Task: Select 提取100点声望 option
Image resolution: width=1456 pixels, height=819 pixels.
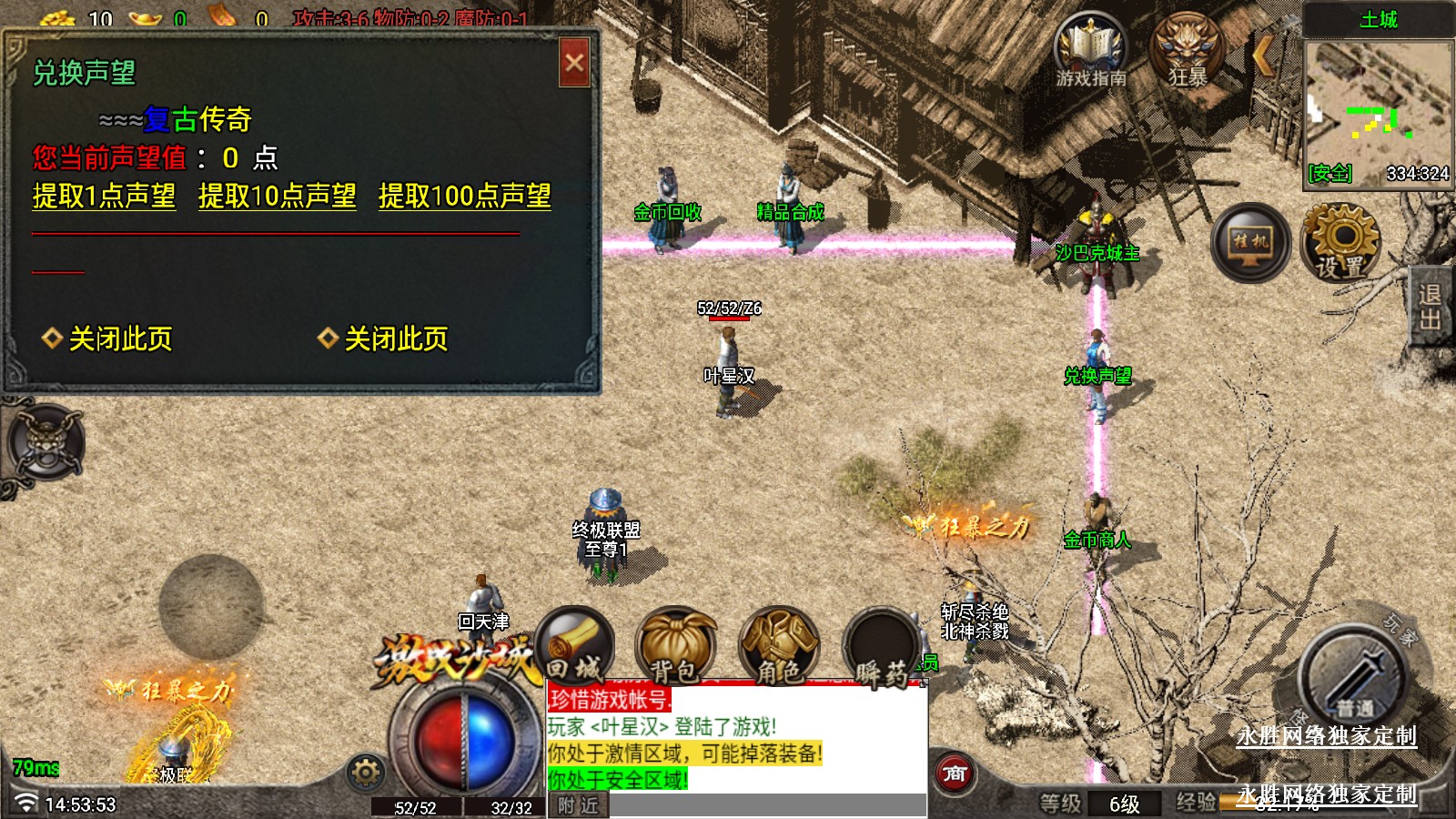Action: pyautogui.click(x=464, y=196)
